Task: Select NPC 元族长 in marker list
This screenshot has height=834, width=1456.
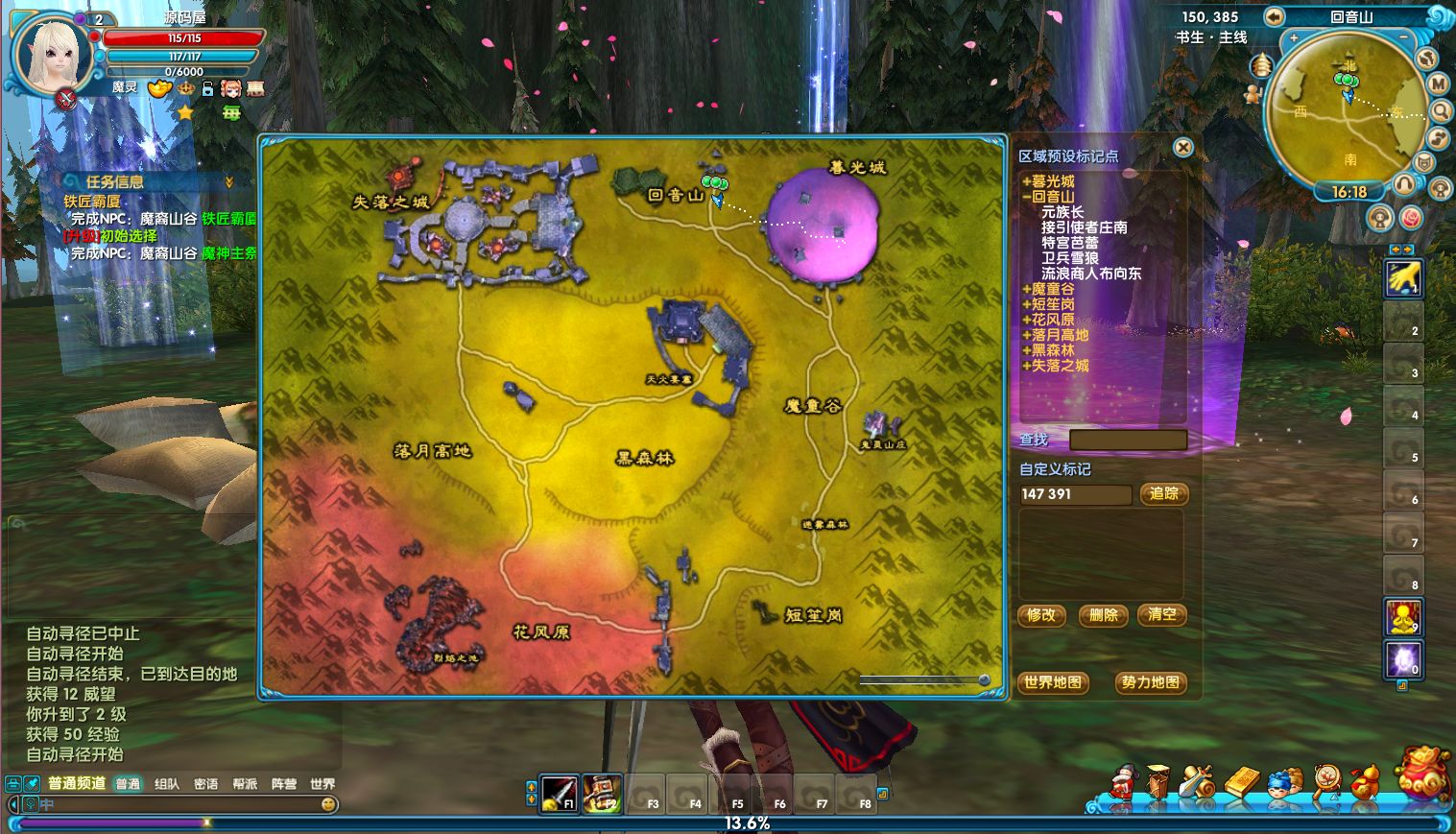Action: 1062,212
